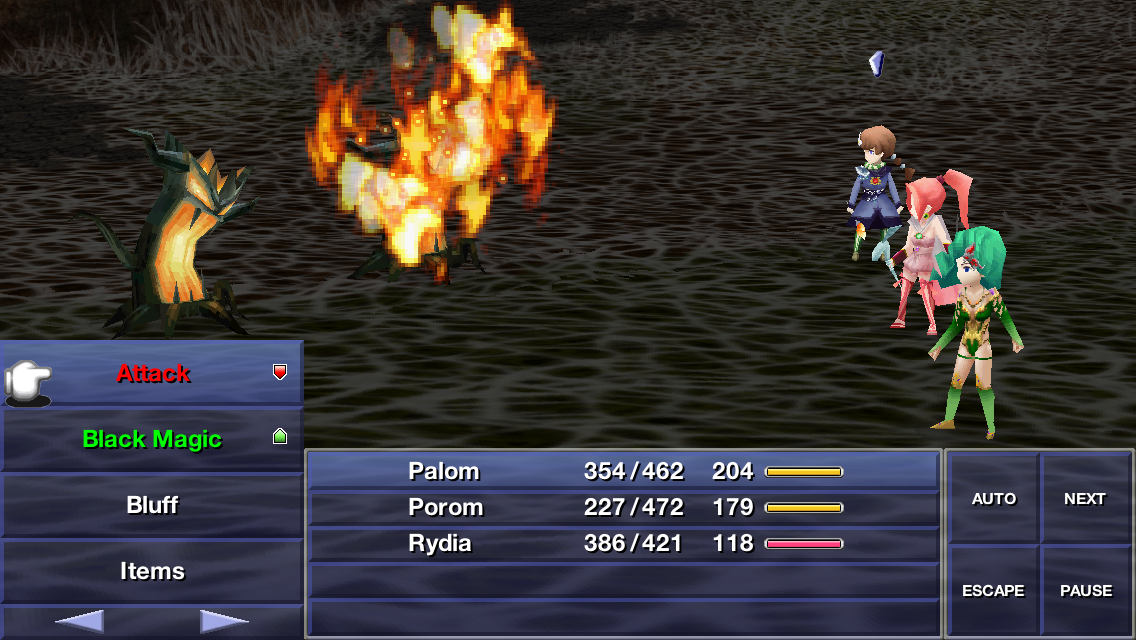Click the left arrow under the commands
This screenshot has height=640, width=1136.
coord(79,622)
